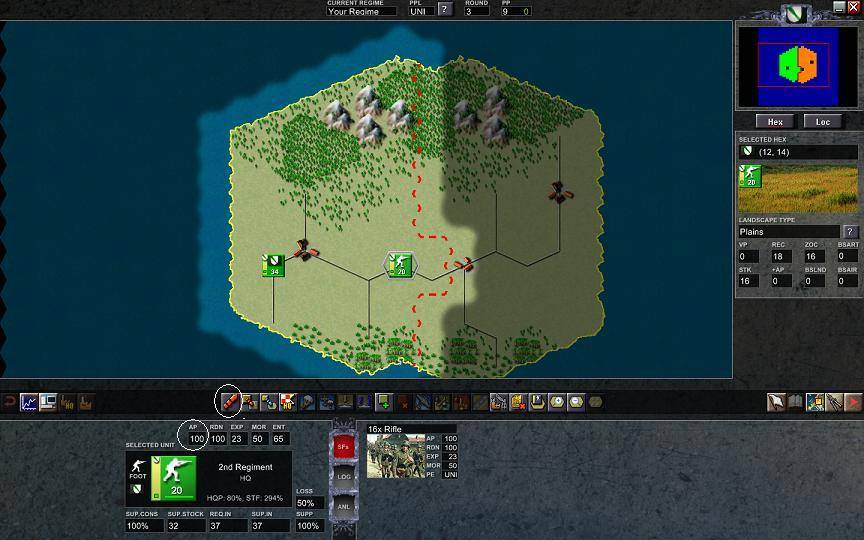
Task: Click the open book toolbar icon
Action: pyautogui.click(x=795, y=402)
